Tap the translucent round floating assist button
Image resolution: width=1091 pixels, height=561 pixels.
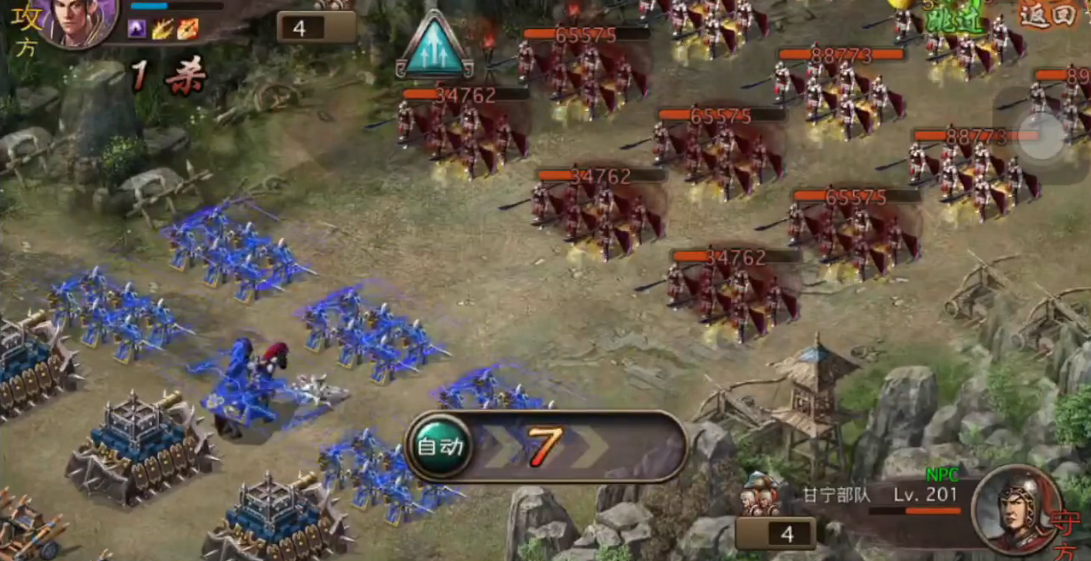pos(1043,137)
